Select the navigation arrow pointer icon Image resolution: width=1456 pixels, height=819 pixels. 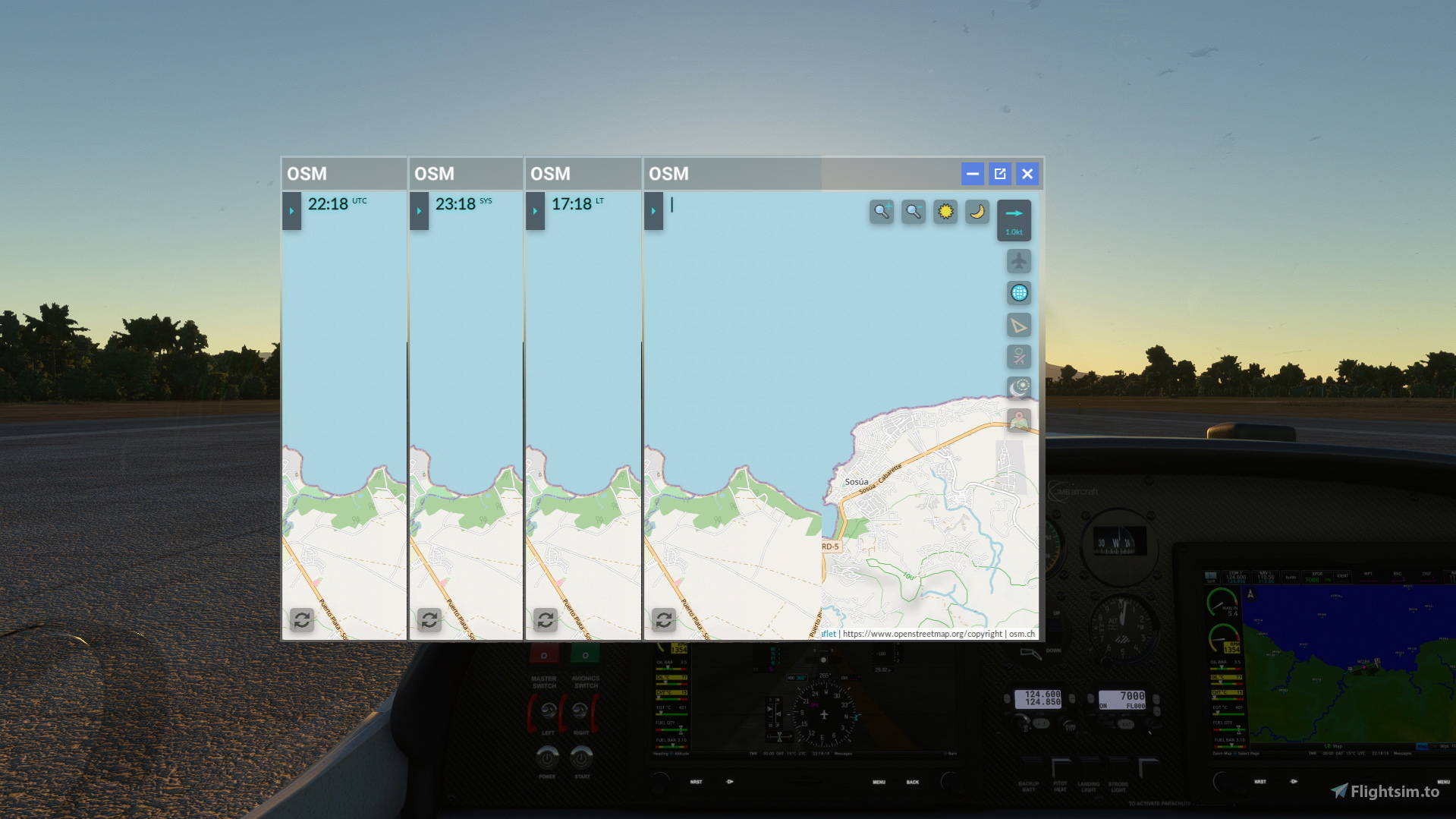(x=1020, y=325)
